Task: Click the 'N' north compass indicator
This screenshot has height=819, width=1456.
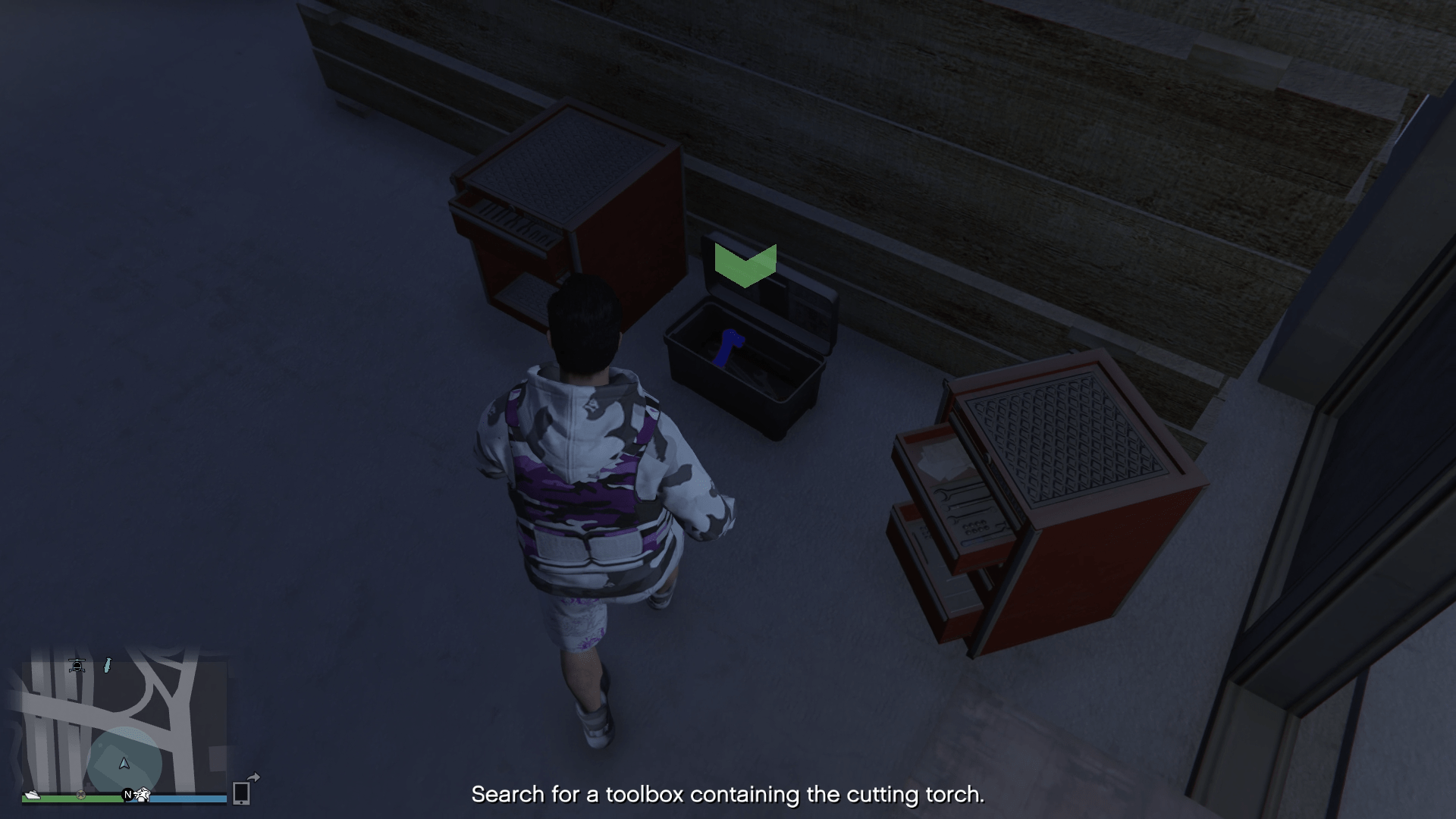Action: [127, 793]
